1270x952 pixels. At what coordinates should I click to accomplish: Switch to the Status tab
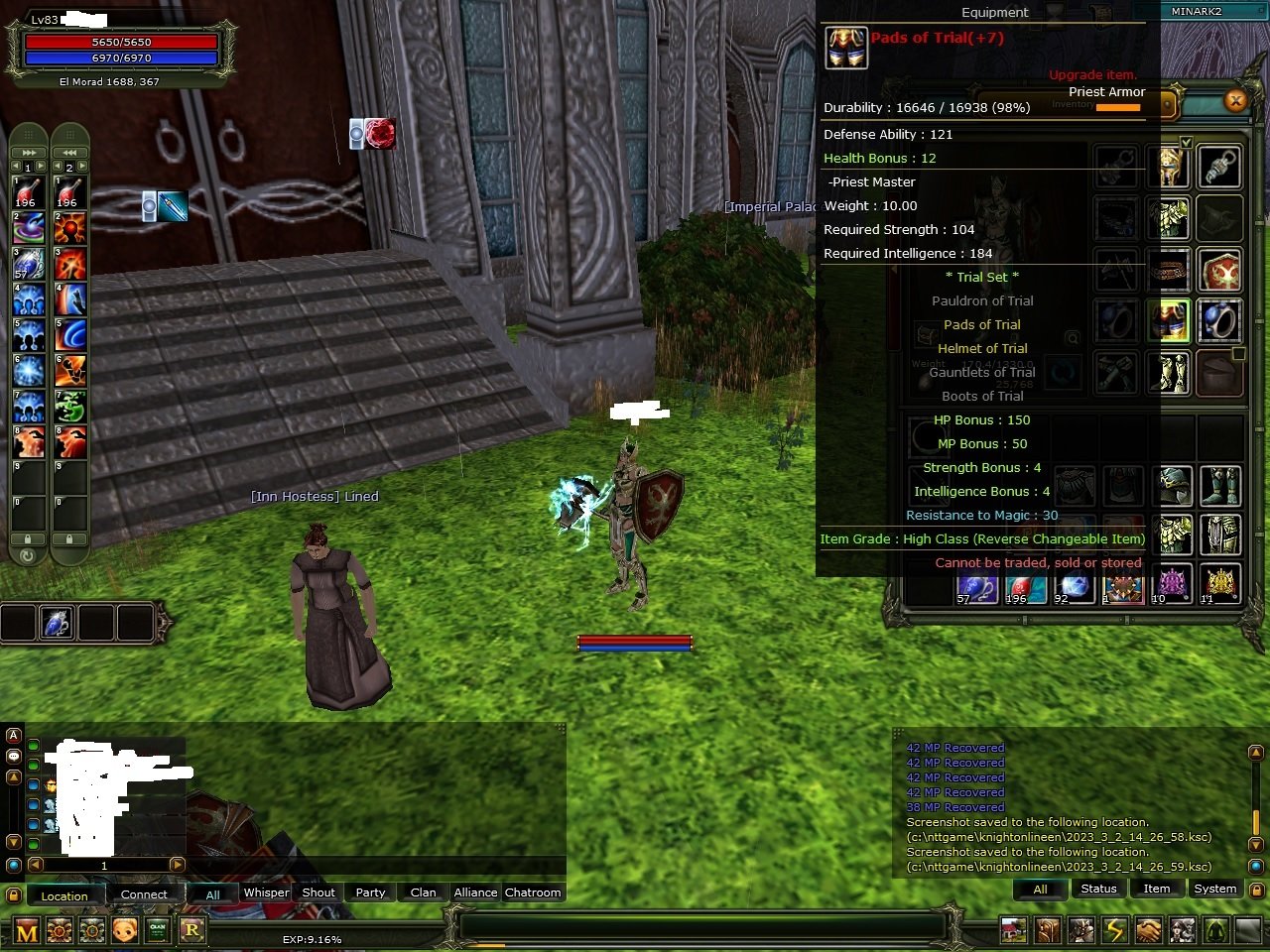[1098, 889]
